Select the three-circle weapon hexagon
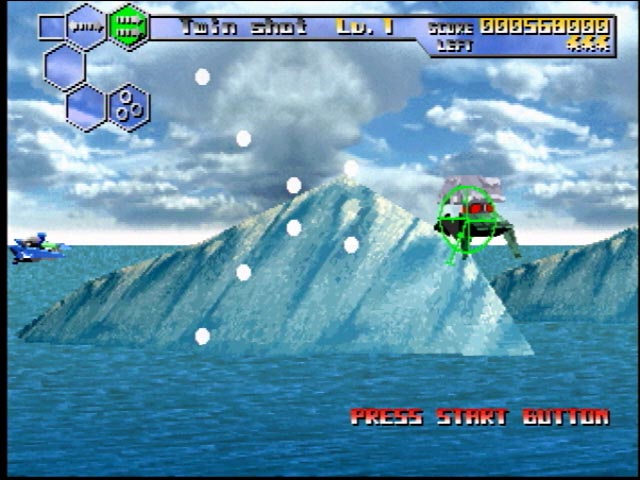Image resolution: width=640 pixels, height=480 pixels. 128,107
